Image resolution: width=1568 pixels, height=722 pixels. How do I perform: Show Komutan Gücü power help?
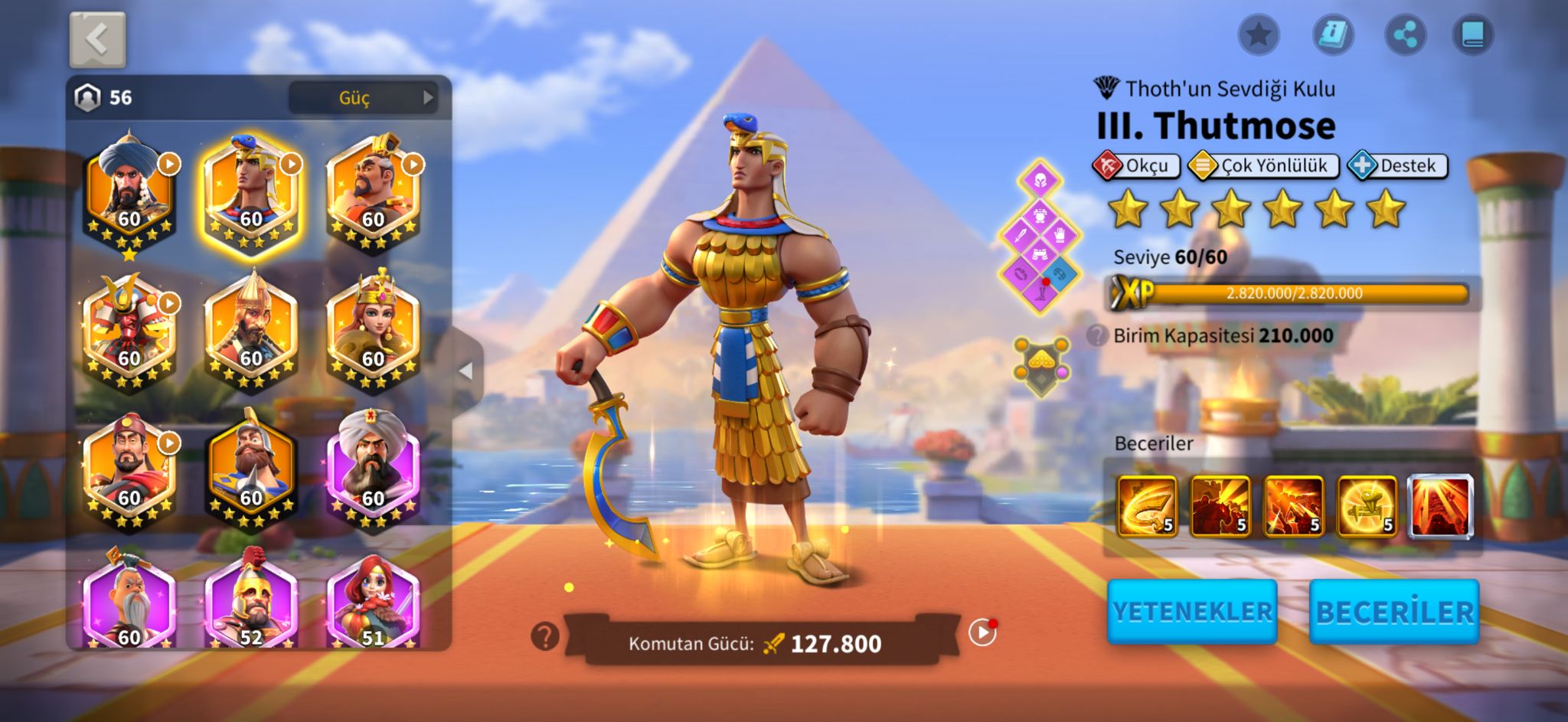pos(545,635)
